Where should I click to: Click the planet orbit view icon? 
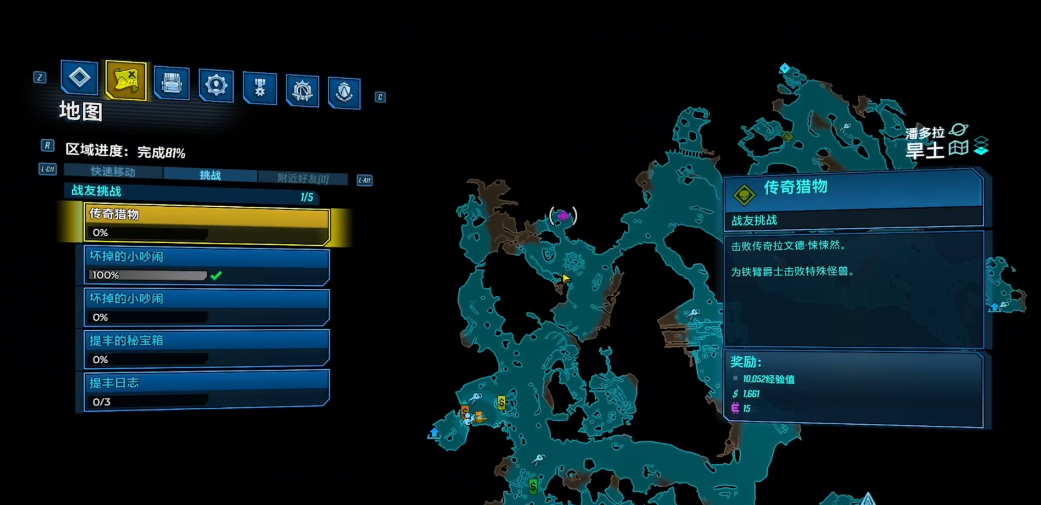click(958, 130)
